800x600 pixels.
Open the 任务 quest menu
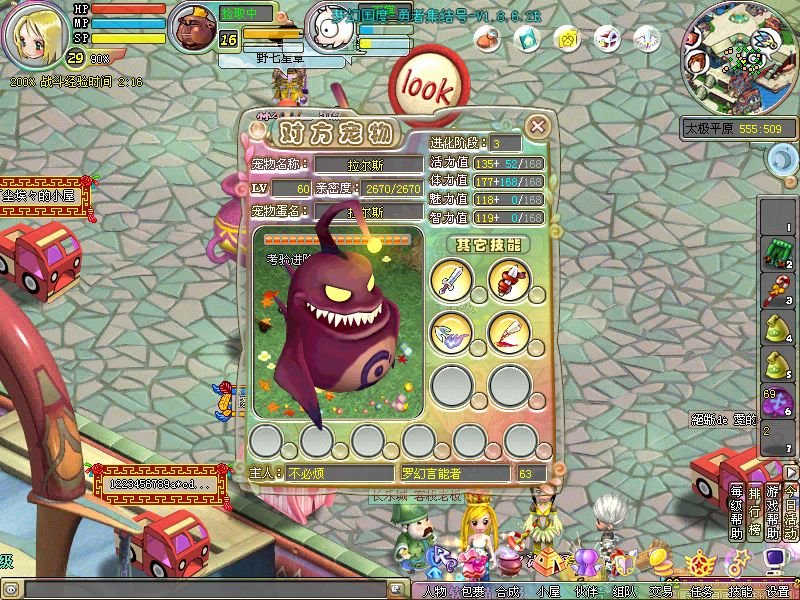[x=701, y=591]
